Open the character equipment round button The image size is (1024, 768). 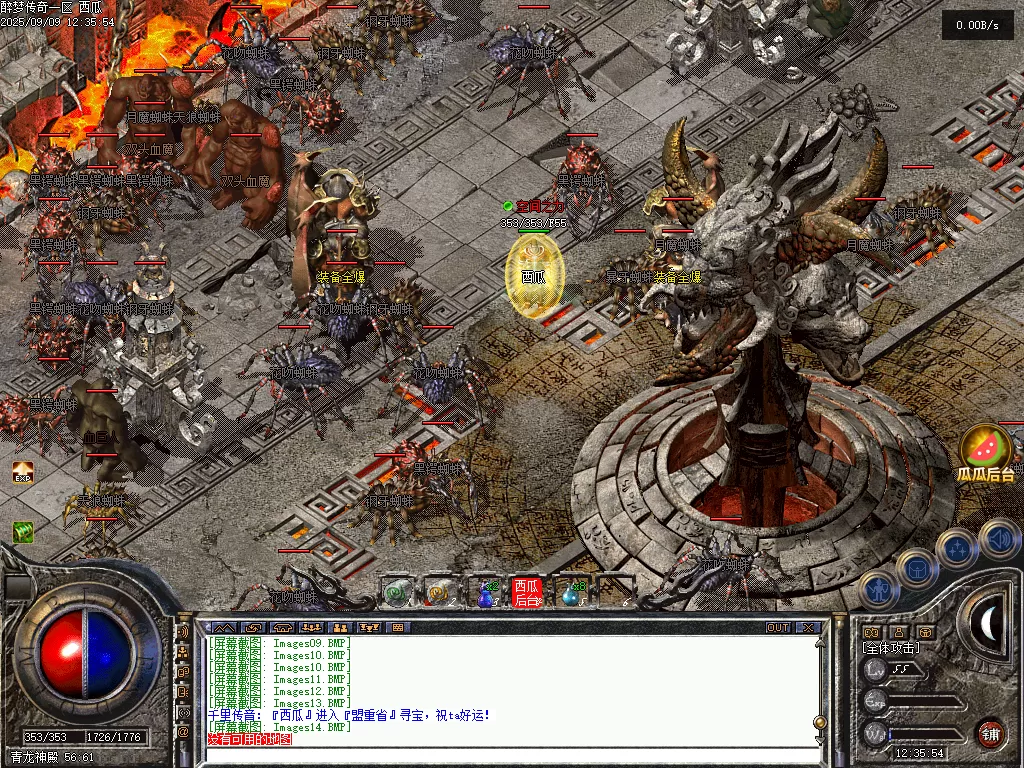[x=877, y=589]
